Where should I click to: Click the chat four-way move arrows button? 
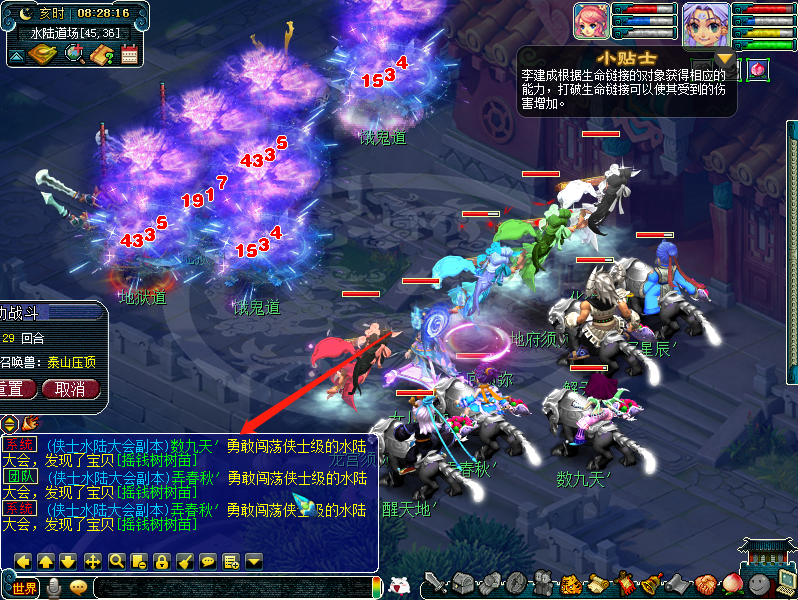(x=92, y=561)
